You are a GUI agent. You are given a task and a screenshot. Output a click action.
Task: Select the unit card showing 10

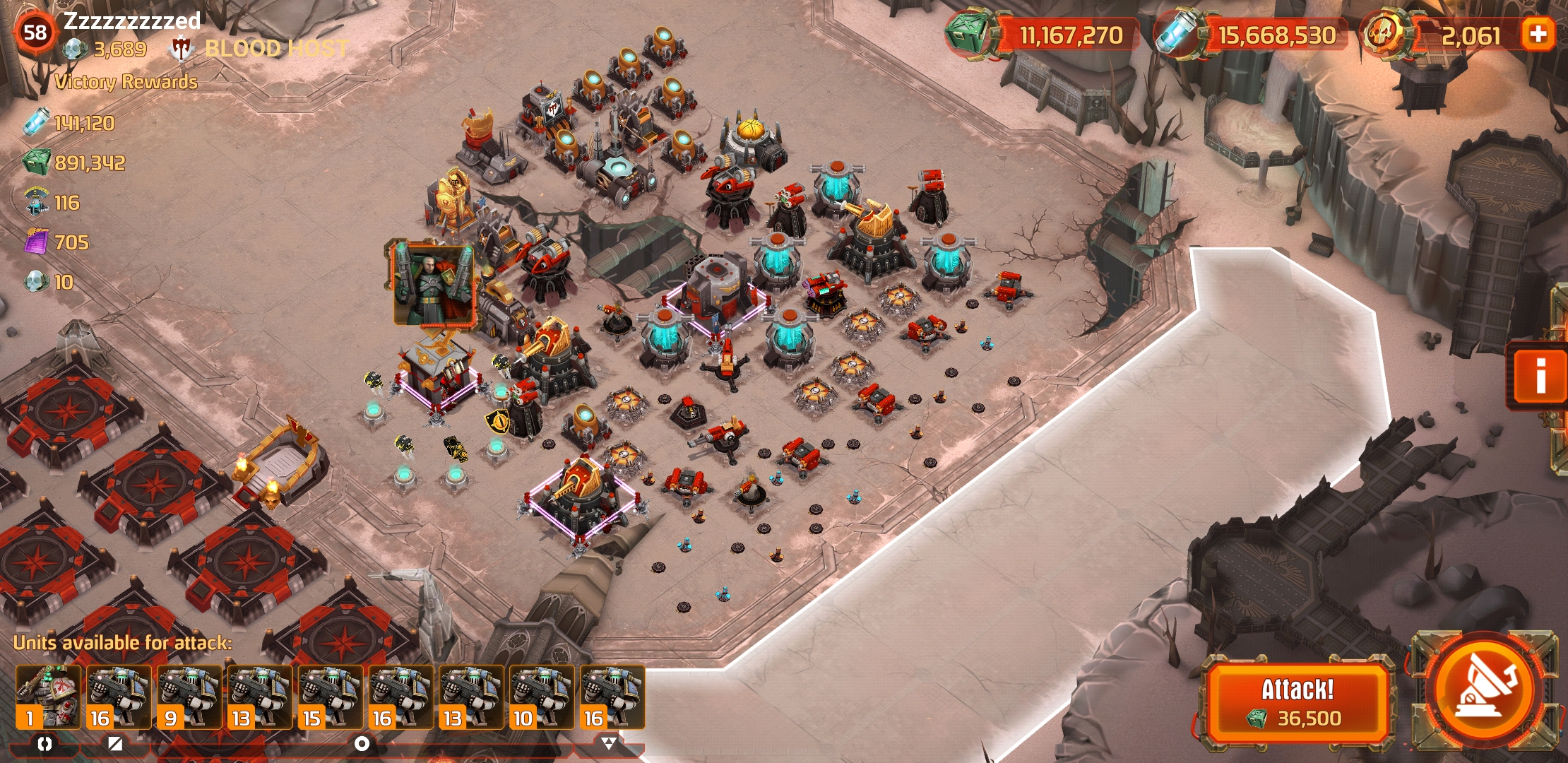click(542, 697)
